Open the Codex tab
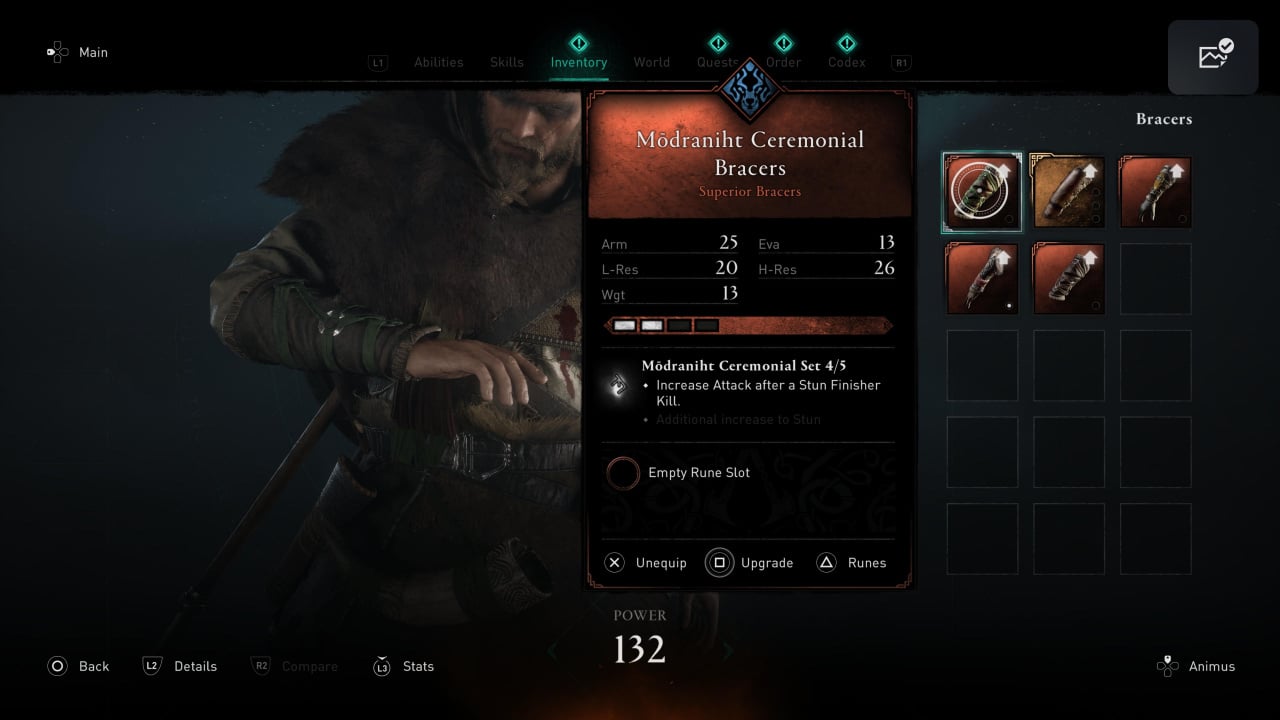The height and width of the screenshot is (720, 1280). tap(846, 62)
